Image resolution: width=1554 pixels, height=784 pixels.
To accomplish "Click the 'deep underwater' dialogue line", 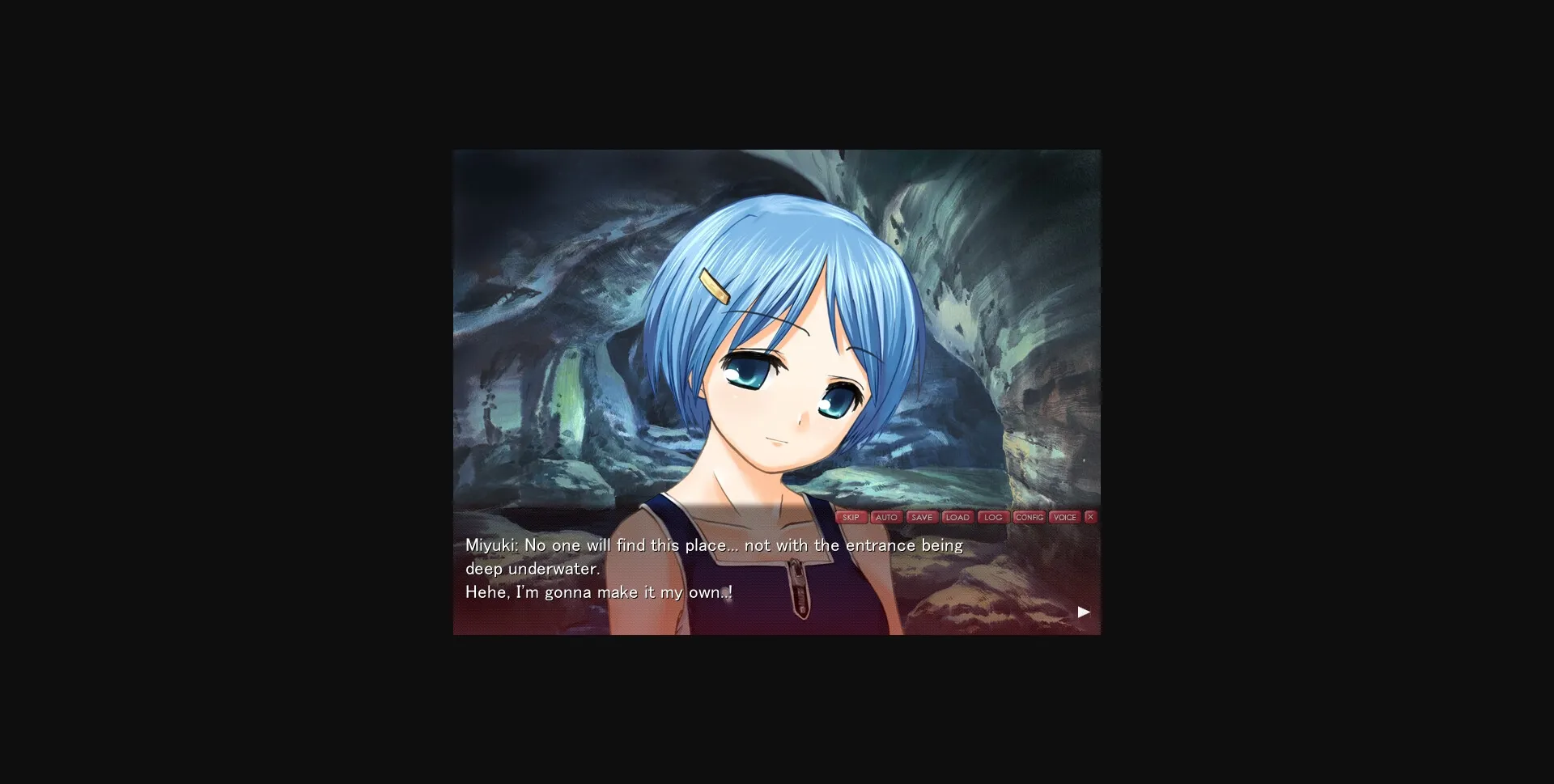I will tap(532, 568).
